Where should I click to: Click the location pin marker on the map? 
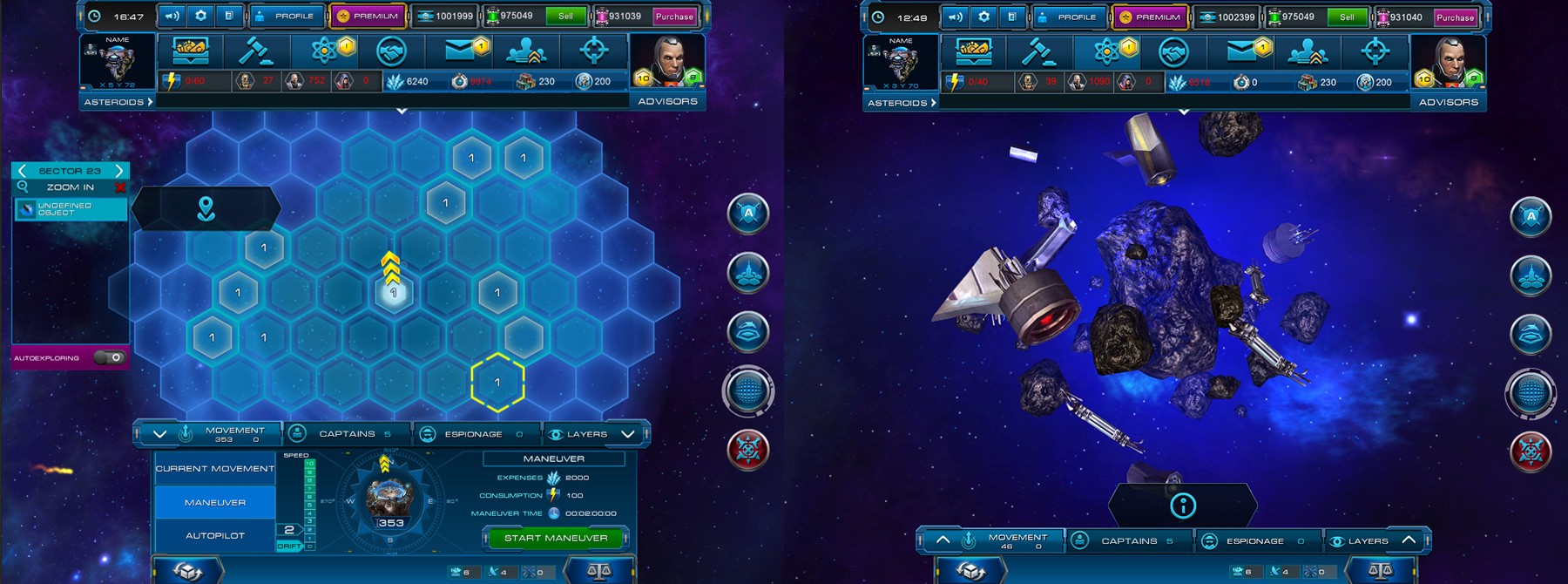click(206, 208)
